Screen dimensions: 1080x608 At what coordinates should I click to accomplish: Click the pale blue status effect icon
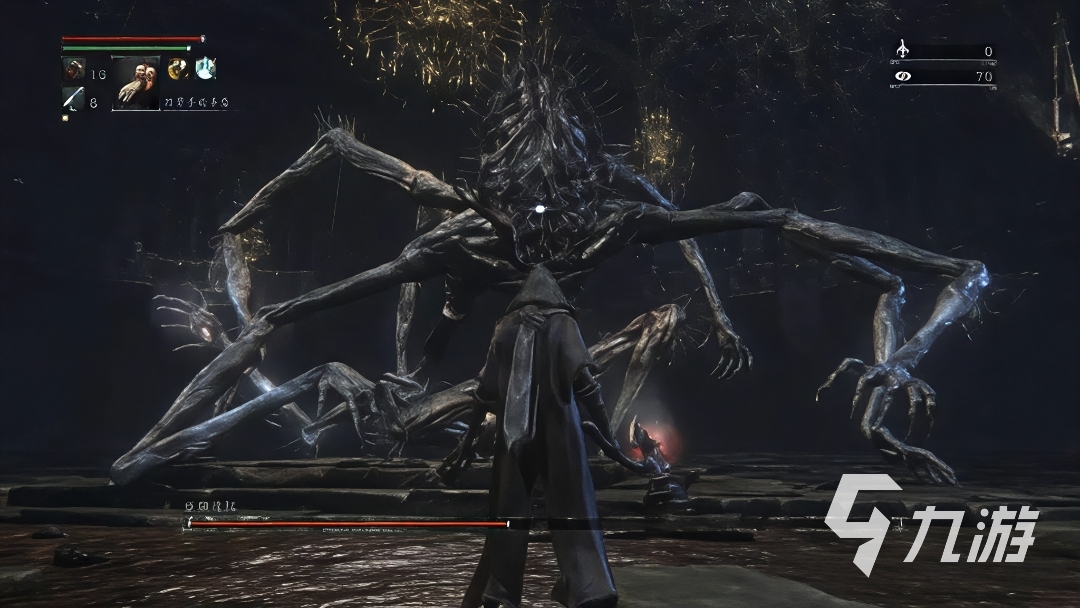coord(205,68)
